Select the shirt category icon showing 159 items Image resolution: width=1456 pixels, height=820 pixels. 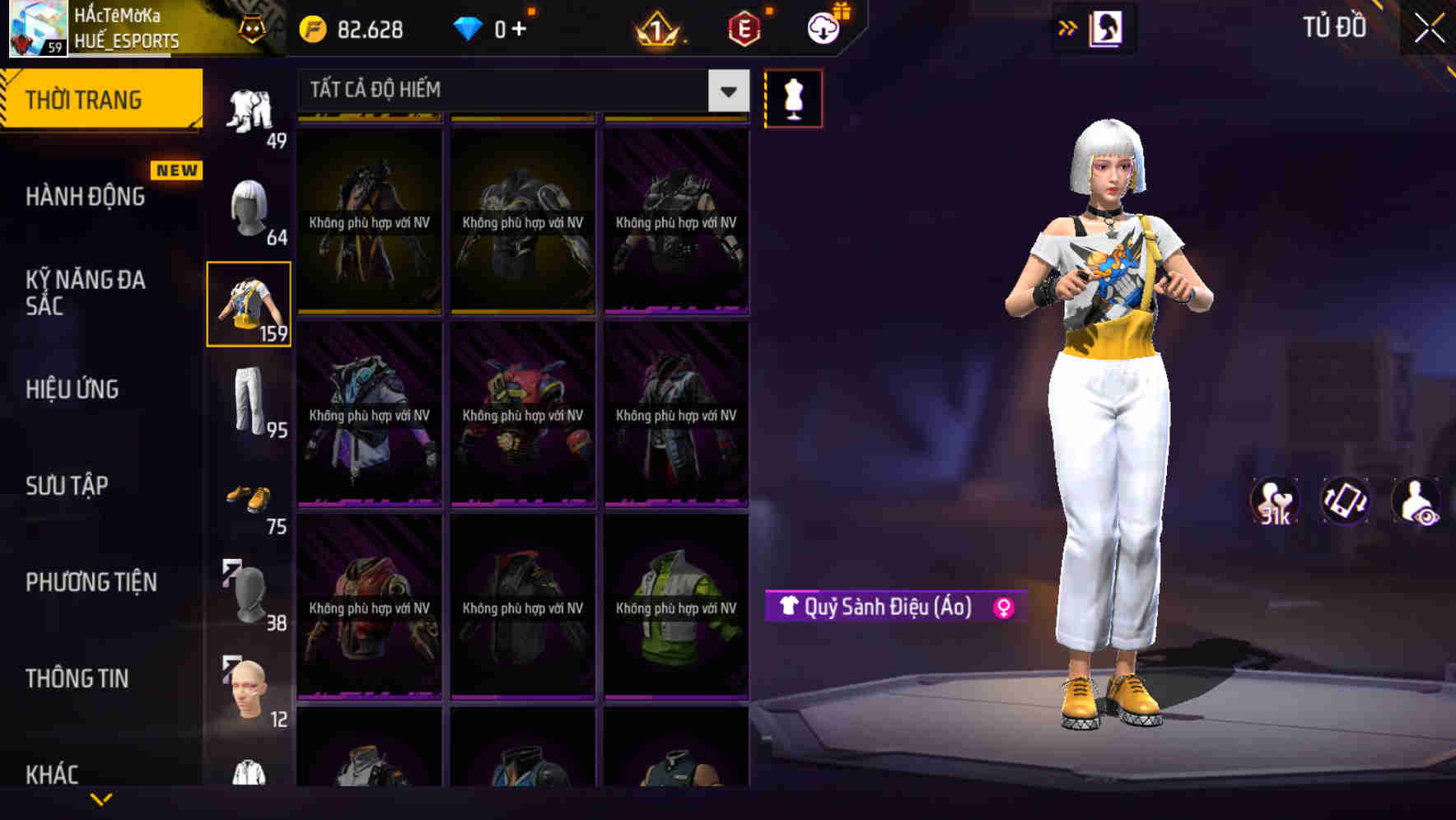[x=248, y=305]
